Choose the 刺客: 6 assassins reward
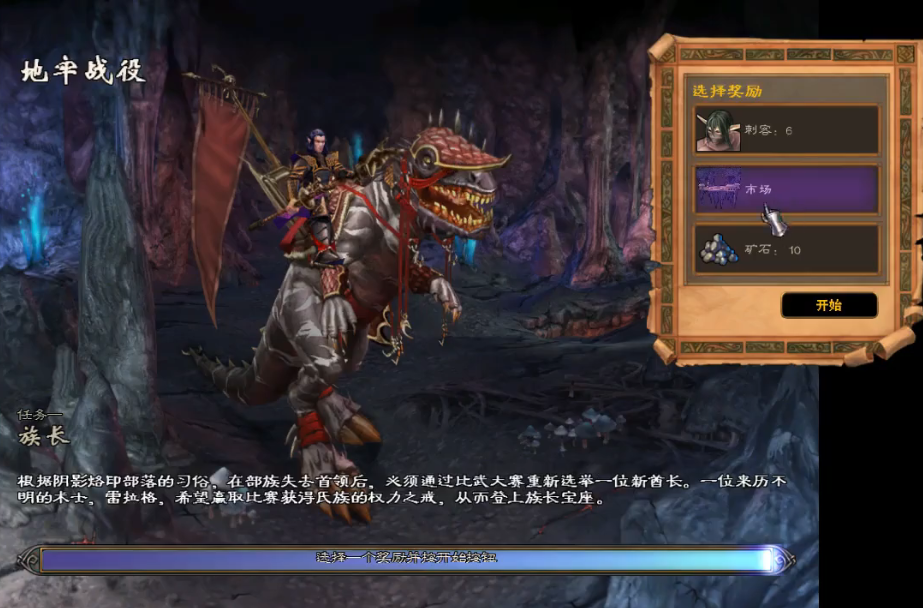 pyautogui.click(x=787, y=130)
